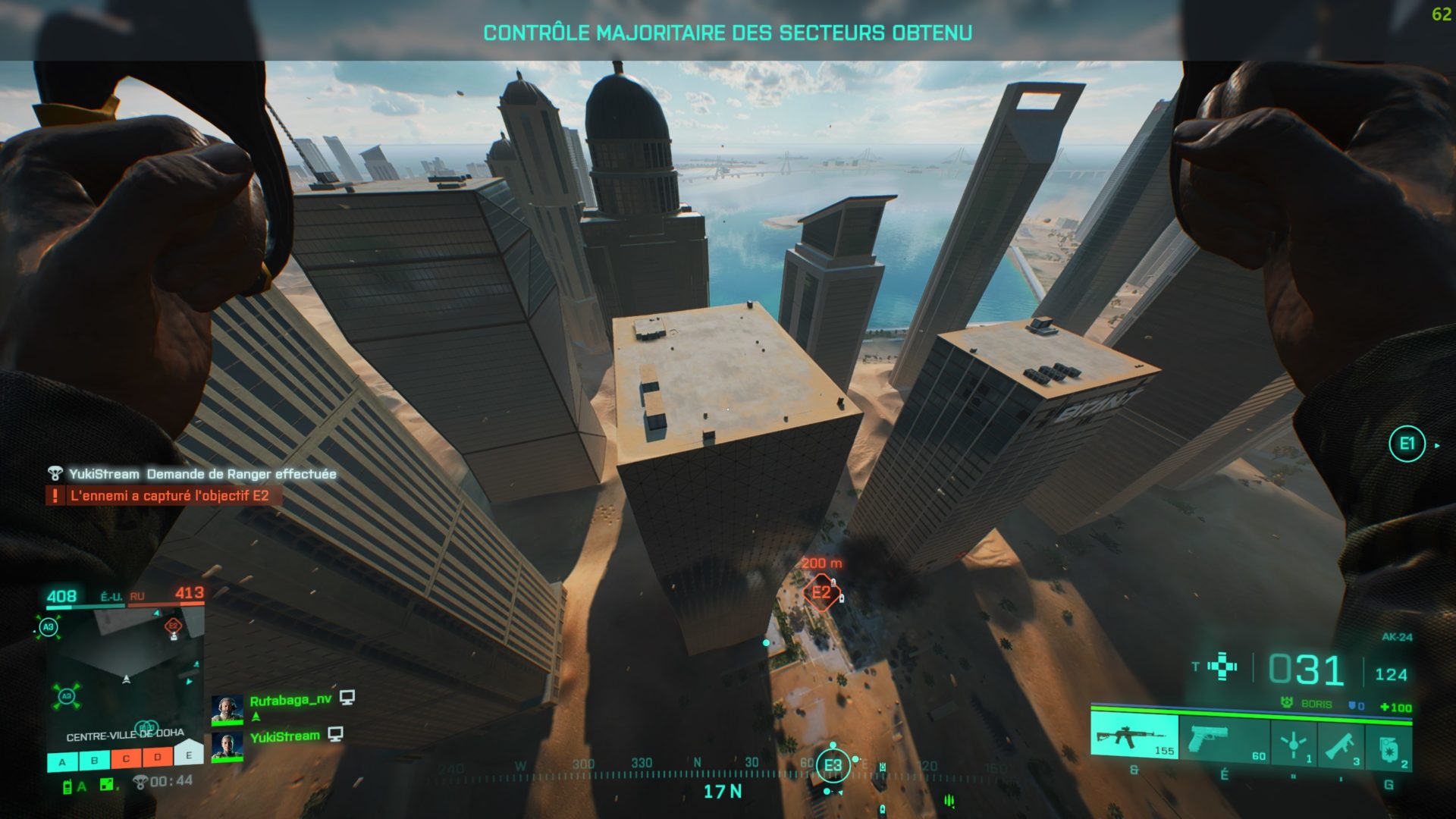Click squadmate Rutabaga_nv's portrait
The width and height of the screenshot is (1456, 819).
point(226,709)
